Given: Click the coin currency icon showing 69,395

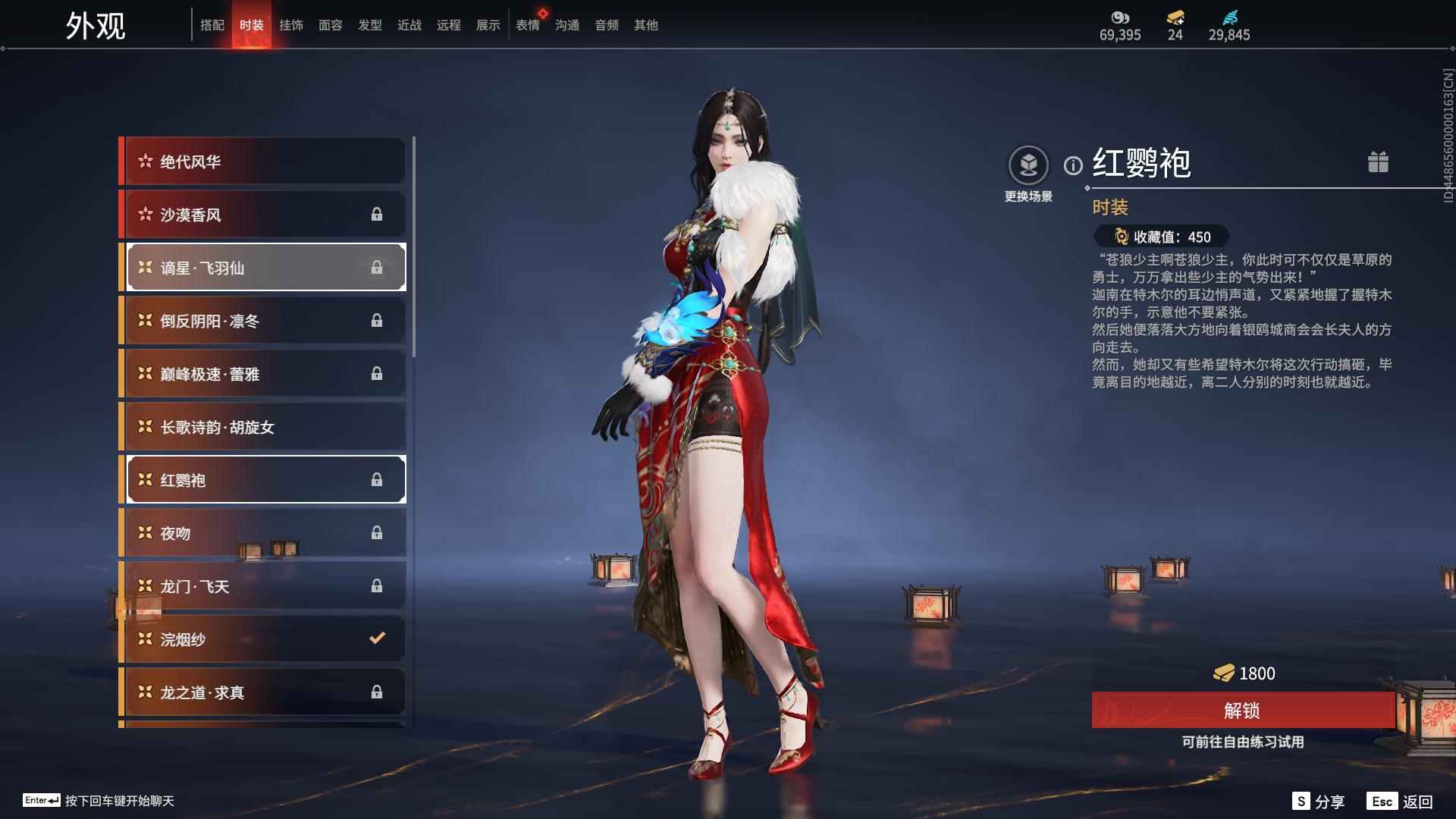Looking at the screenshot, I should (1120, 18).
